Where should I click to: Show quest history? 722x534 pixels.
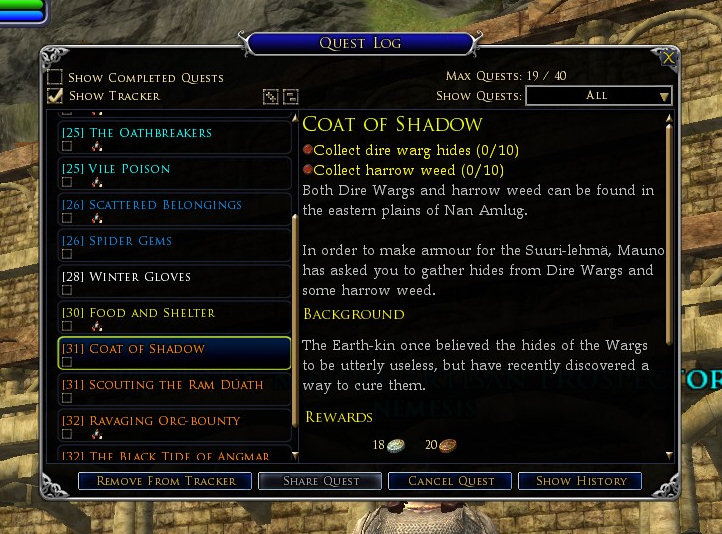coord(581,481)
